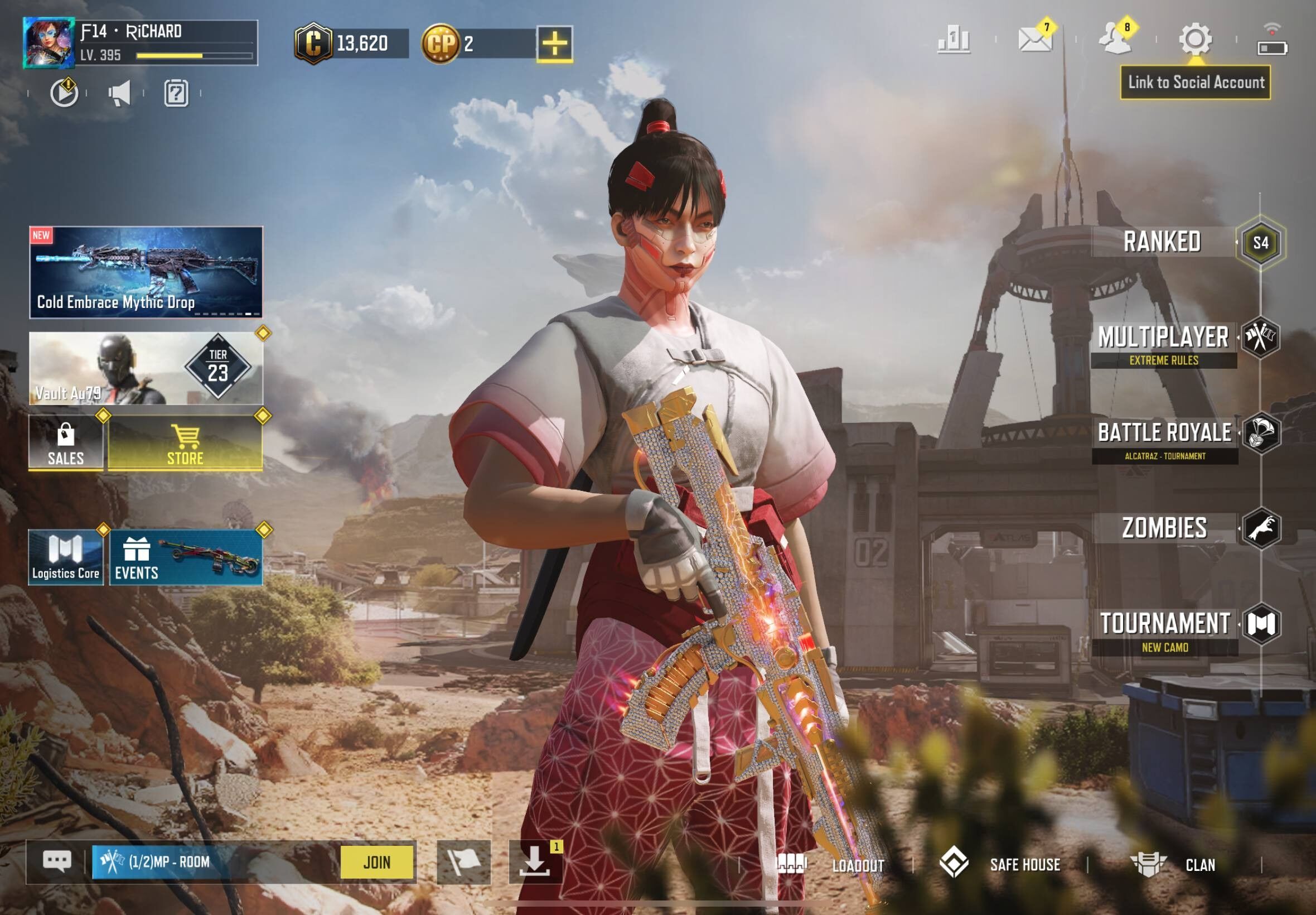
Task: Enter Battle Royale mode
Action: [x=1165, y=434]
